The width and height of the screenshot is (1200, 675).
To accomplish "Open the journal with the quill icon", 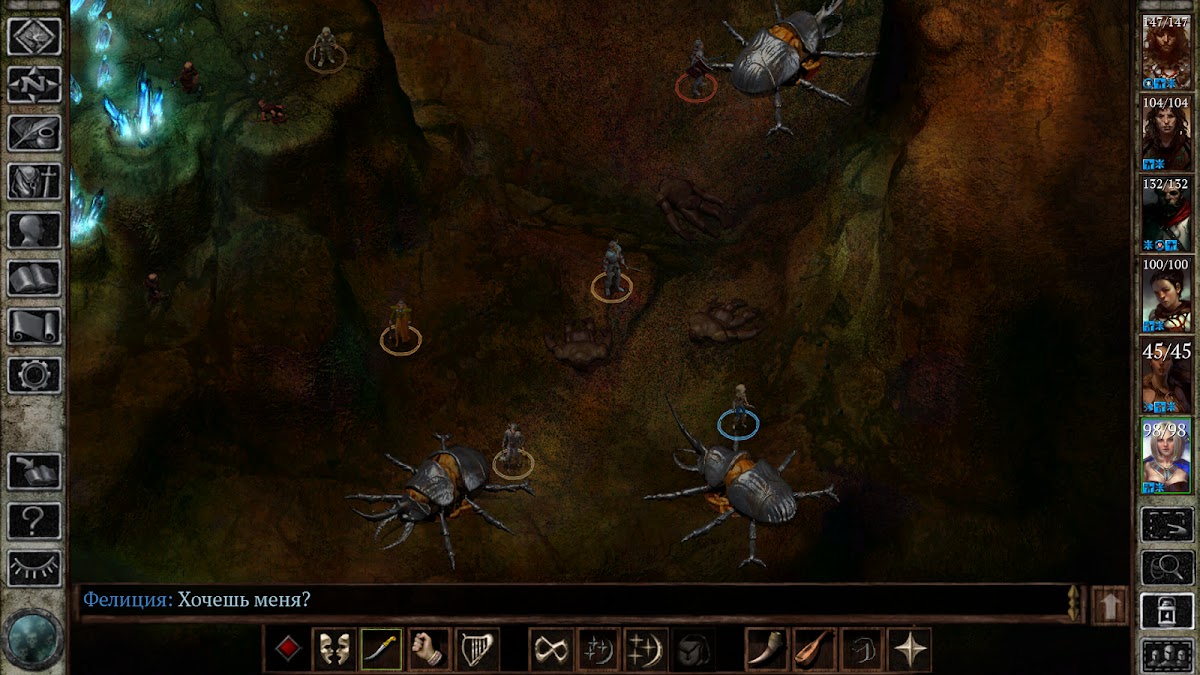I will click(34, 132).
